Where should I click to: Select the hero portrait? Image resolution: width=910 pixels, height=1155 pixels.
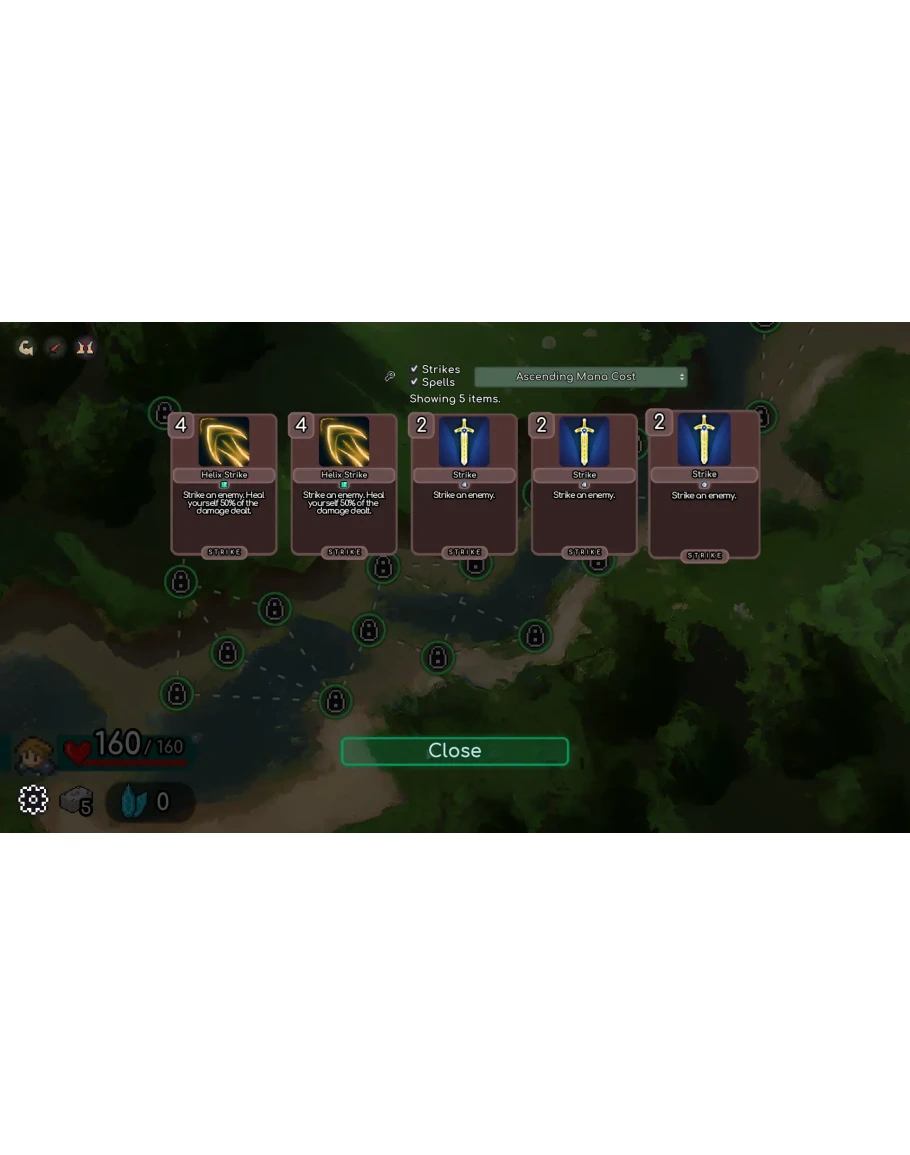click(x=34, y=754)
